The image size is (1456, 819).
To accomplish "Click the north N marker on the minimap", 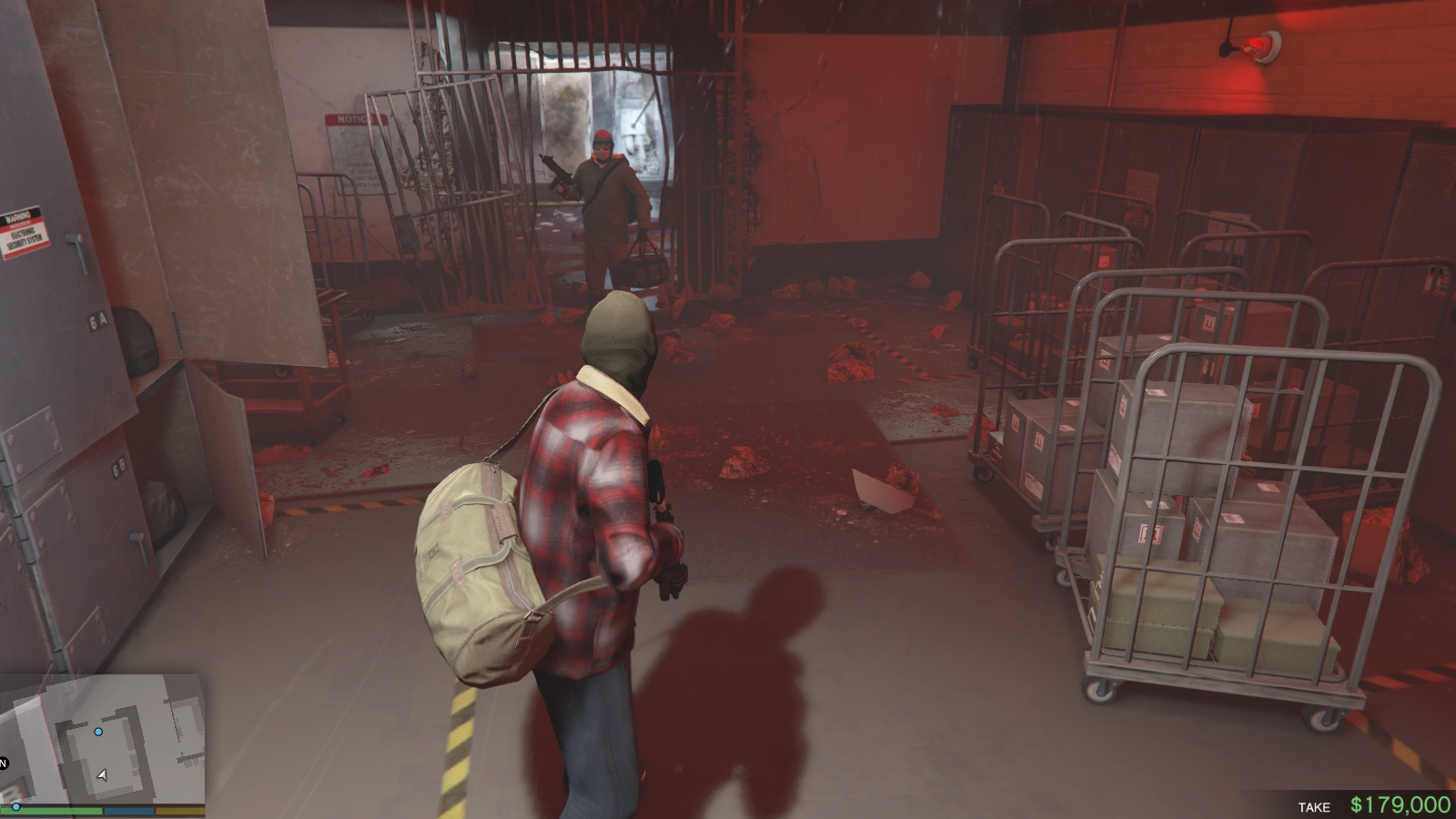I will click(x=4, y=763).
